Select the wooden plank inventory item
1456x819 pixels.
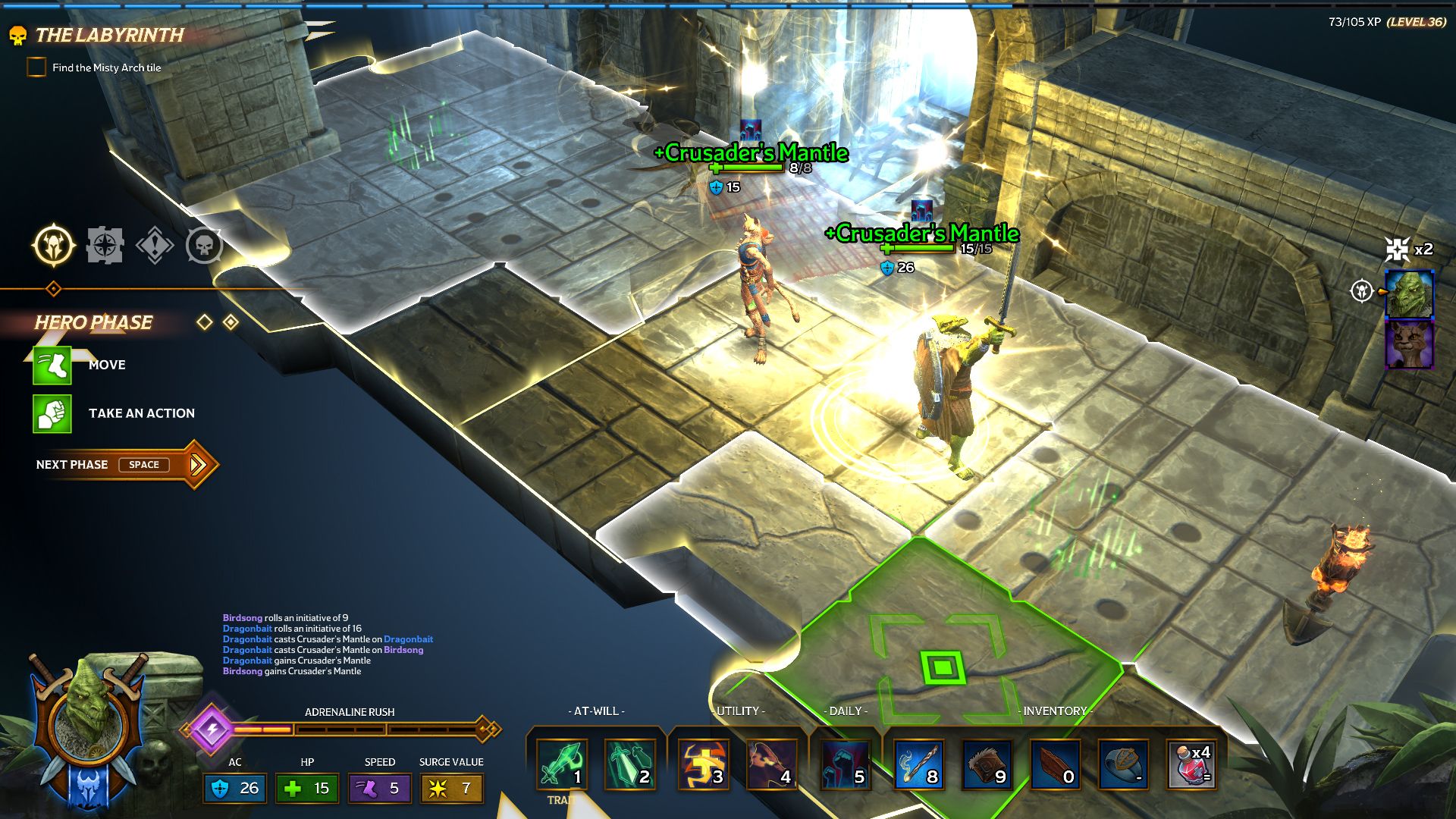1055,764
